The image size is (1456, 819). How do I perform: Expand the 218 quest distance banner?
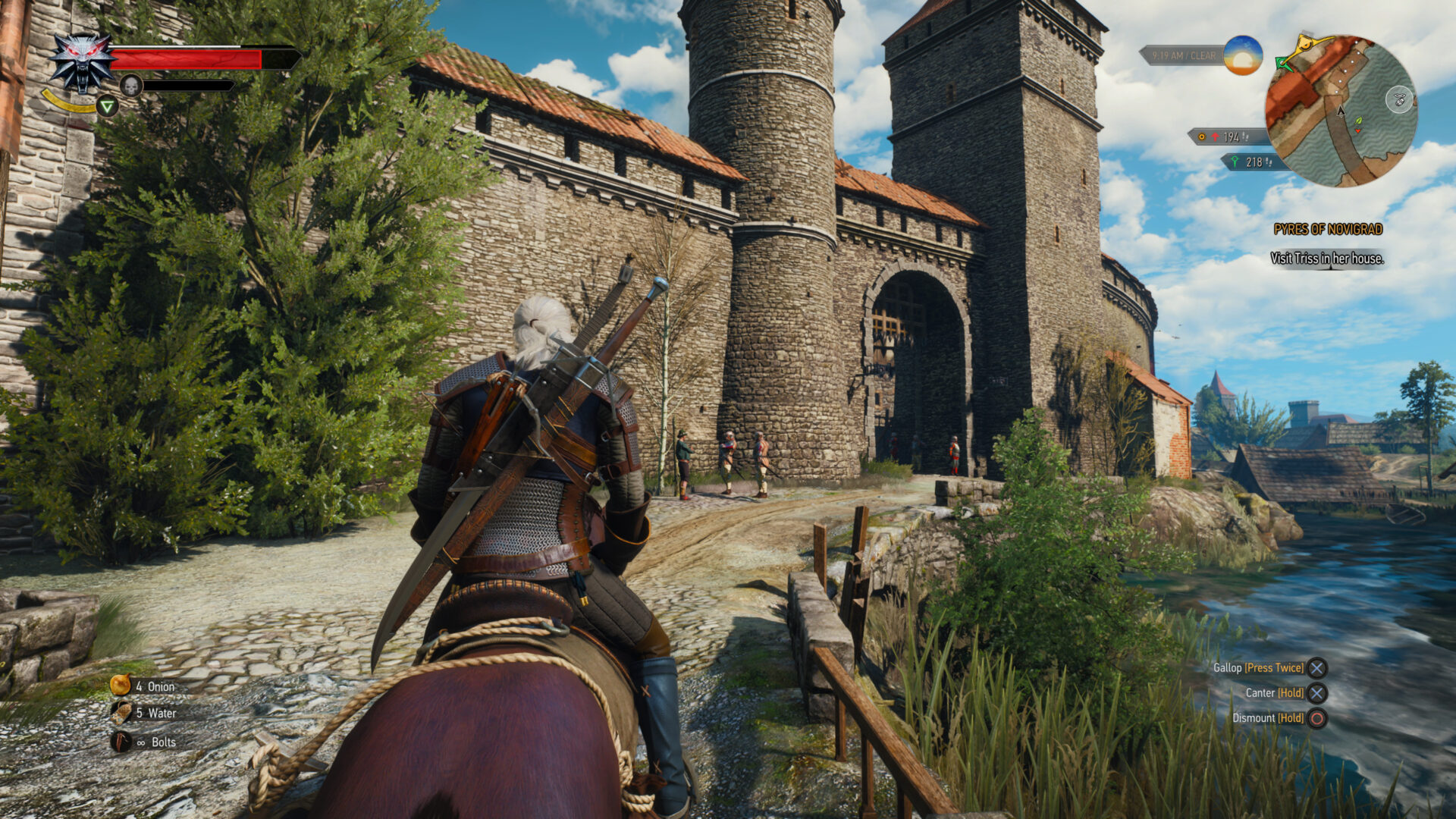click(1258, 162)
